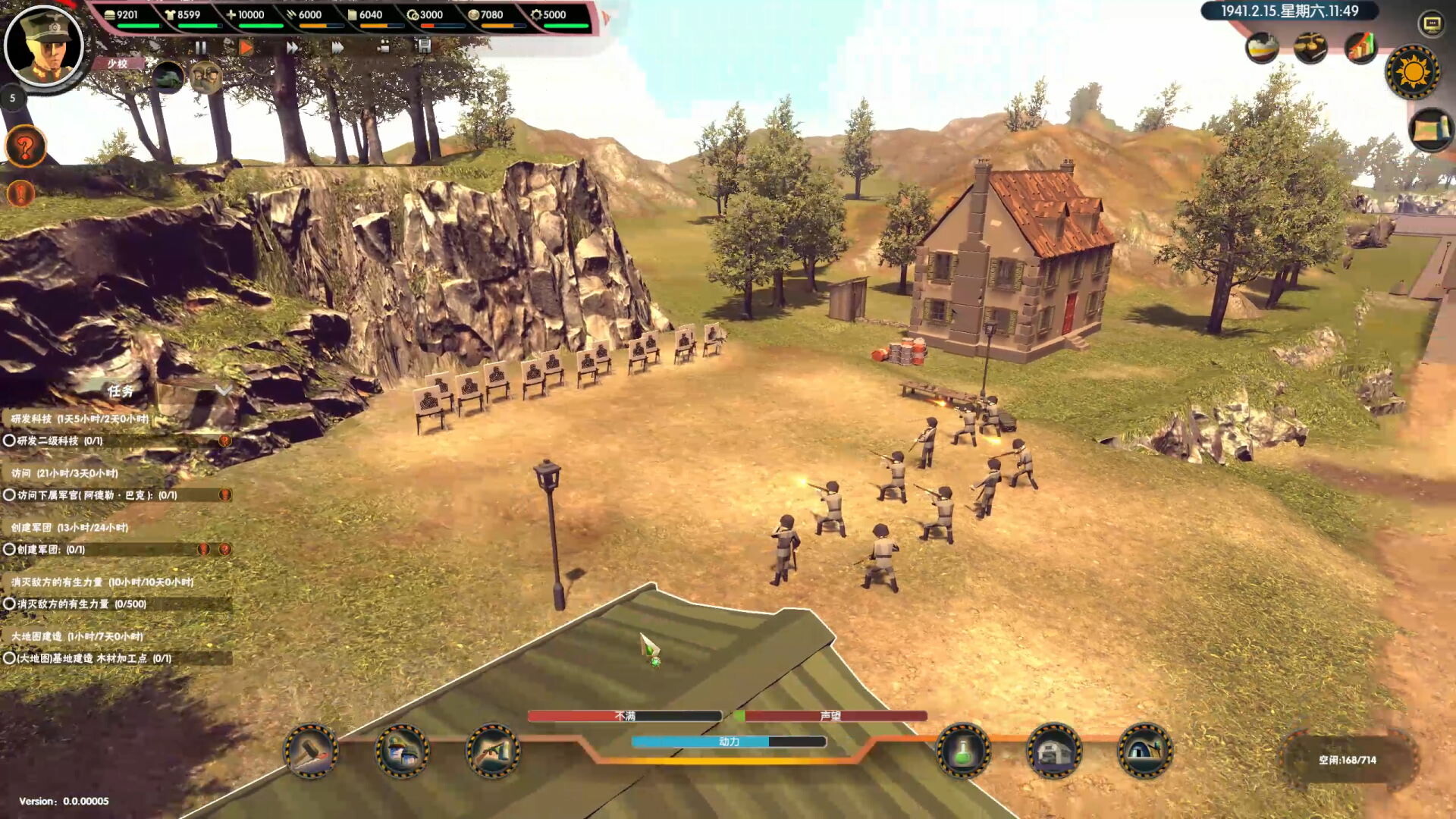The width and height of the screenshot is (1456, 819).
Task: Select the 研发二级科技 research mission
Action: click(61, 441)
